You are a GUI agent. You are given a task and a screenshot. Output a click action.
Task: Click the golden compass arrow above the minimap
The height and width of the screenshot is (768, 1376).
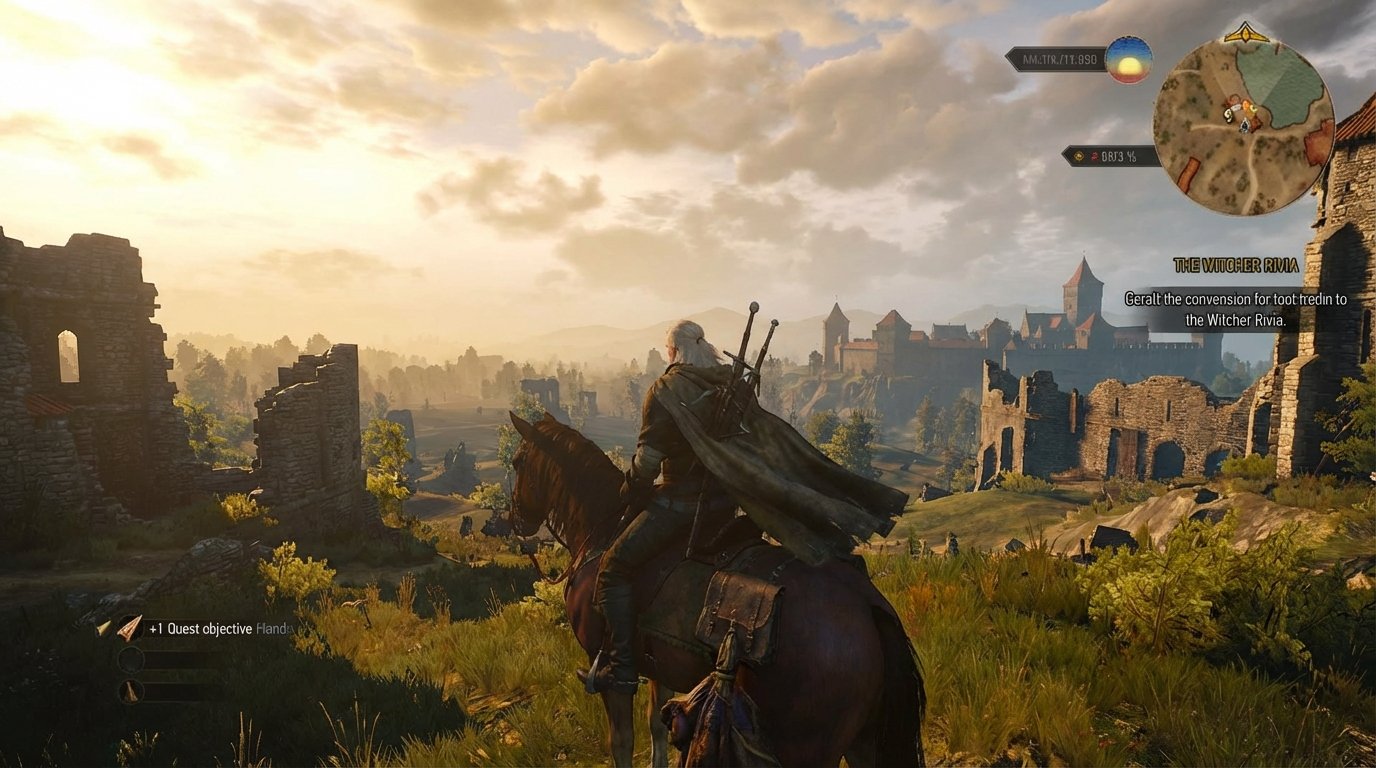click(1244, 32)
